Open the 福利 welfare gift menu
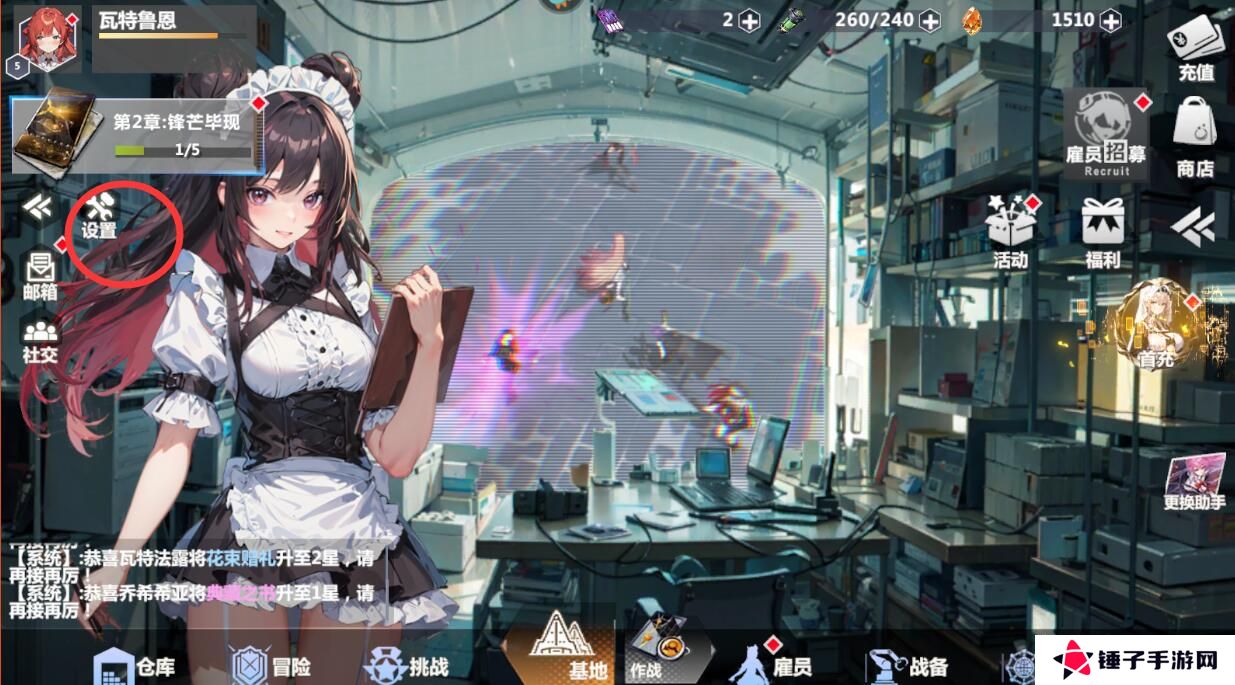This screenshot has width=1235, height=685. pos(1103,232)
